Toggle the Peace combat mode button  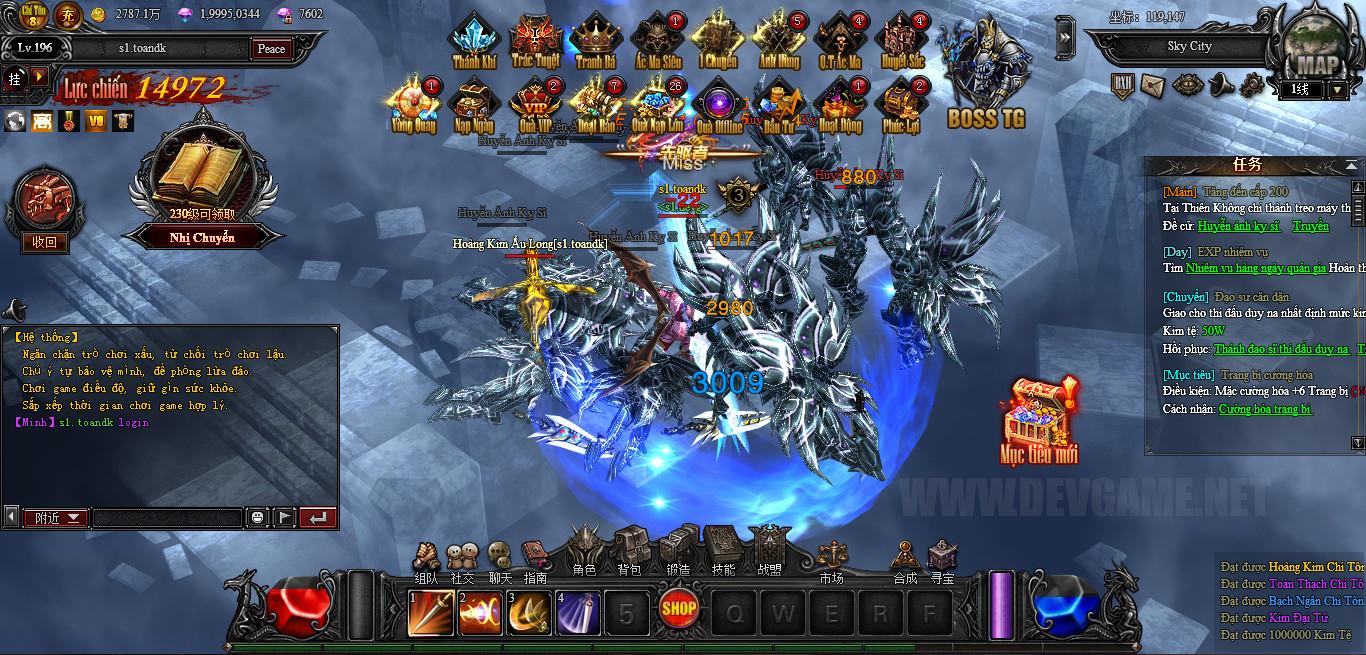coord(271,48)
